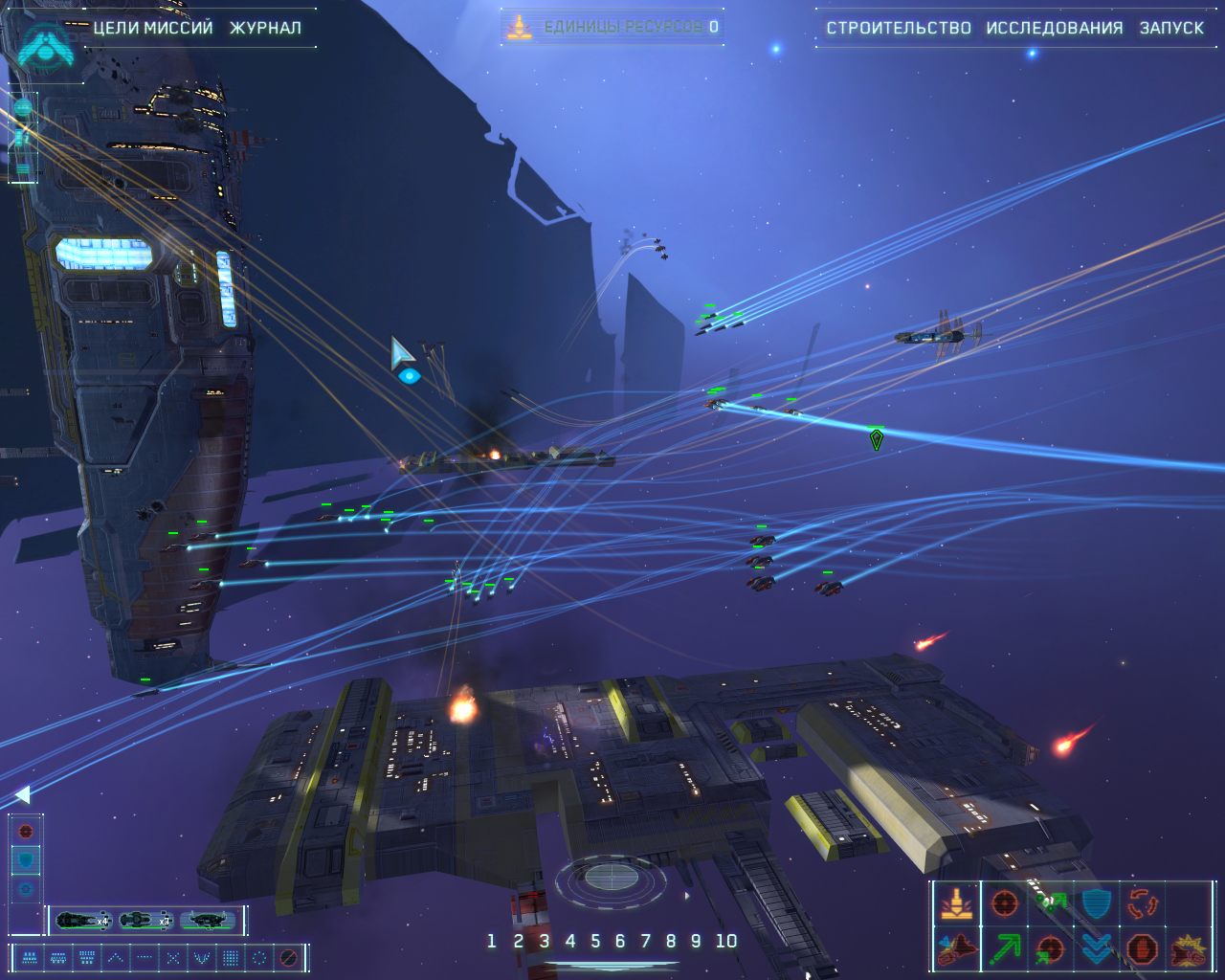The width and height of the screenshot is (1225, 980).
Task: Select the wall formation icon
Action: [x=232, y=956]
